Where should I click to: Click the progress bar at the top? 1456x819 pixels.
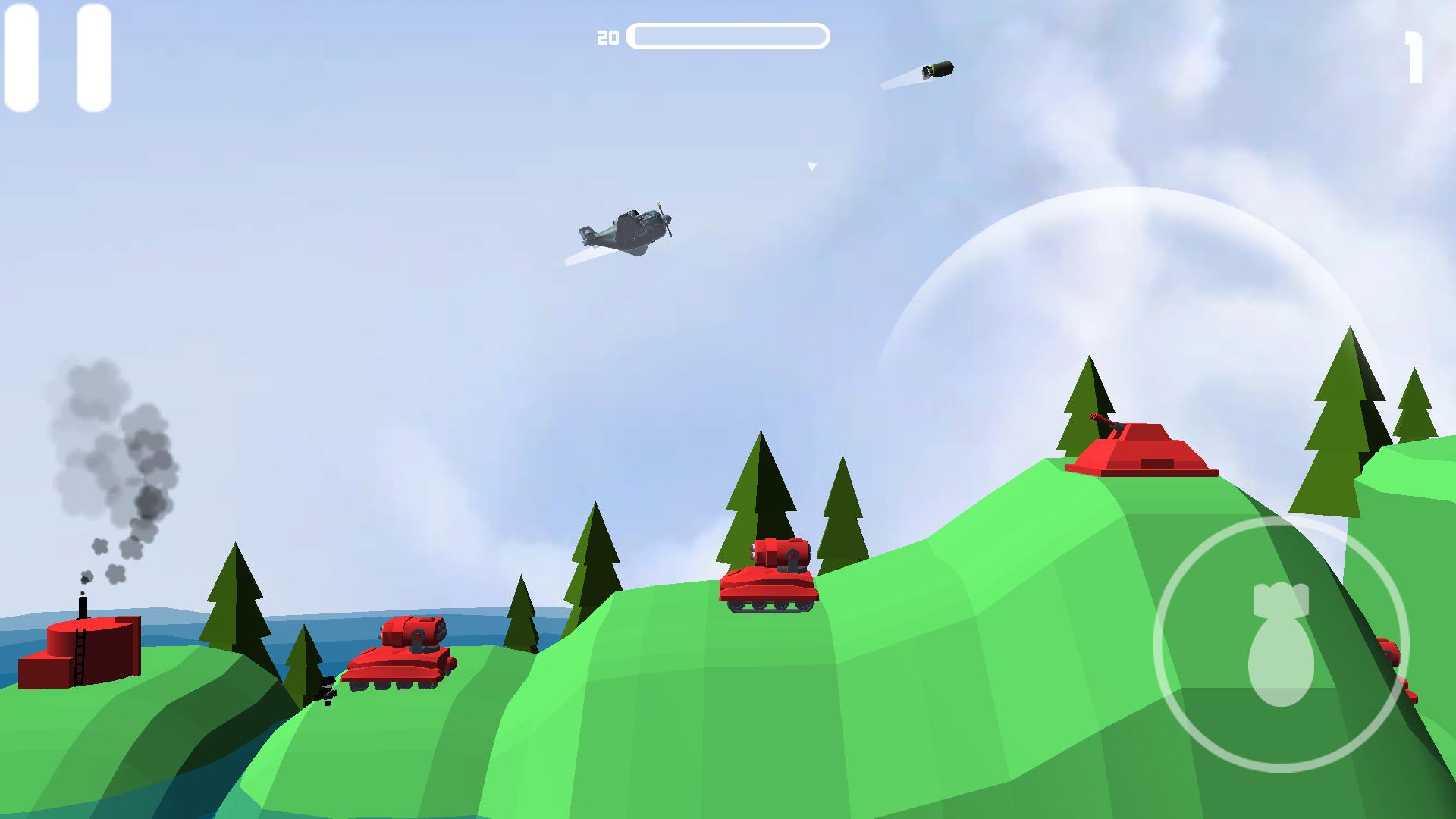click(x=730, y=34)
